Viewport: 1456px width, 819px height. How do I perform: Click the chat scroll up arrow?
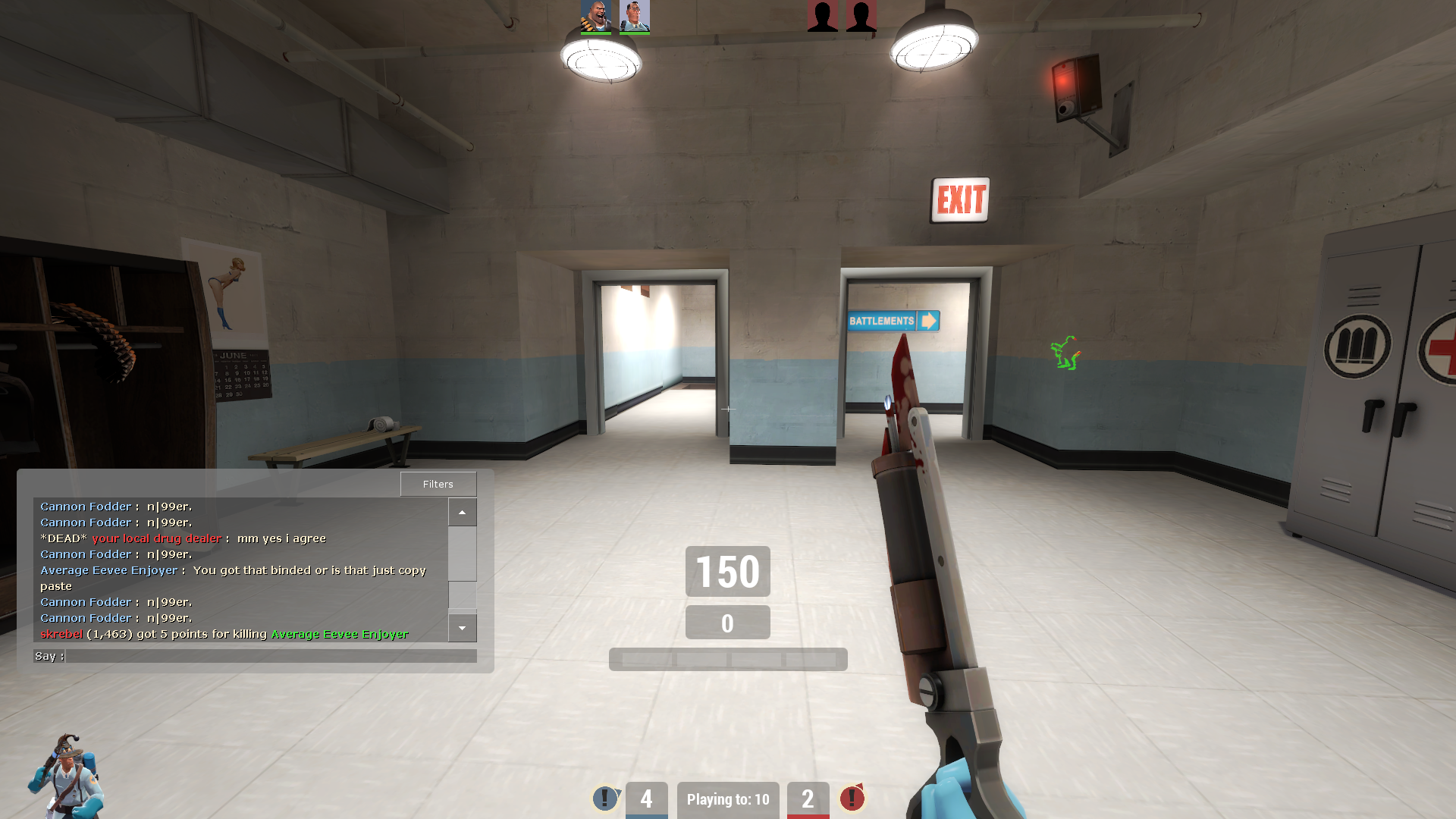(x=462, y=512)
